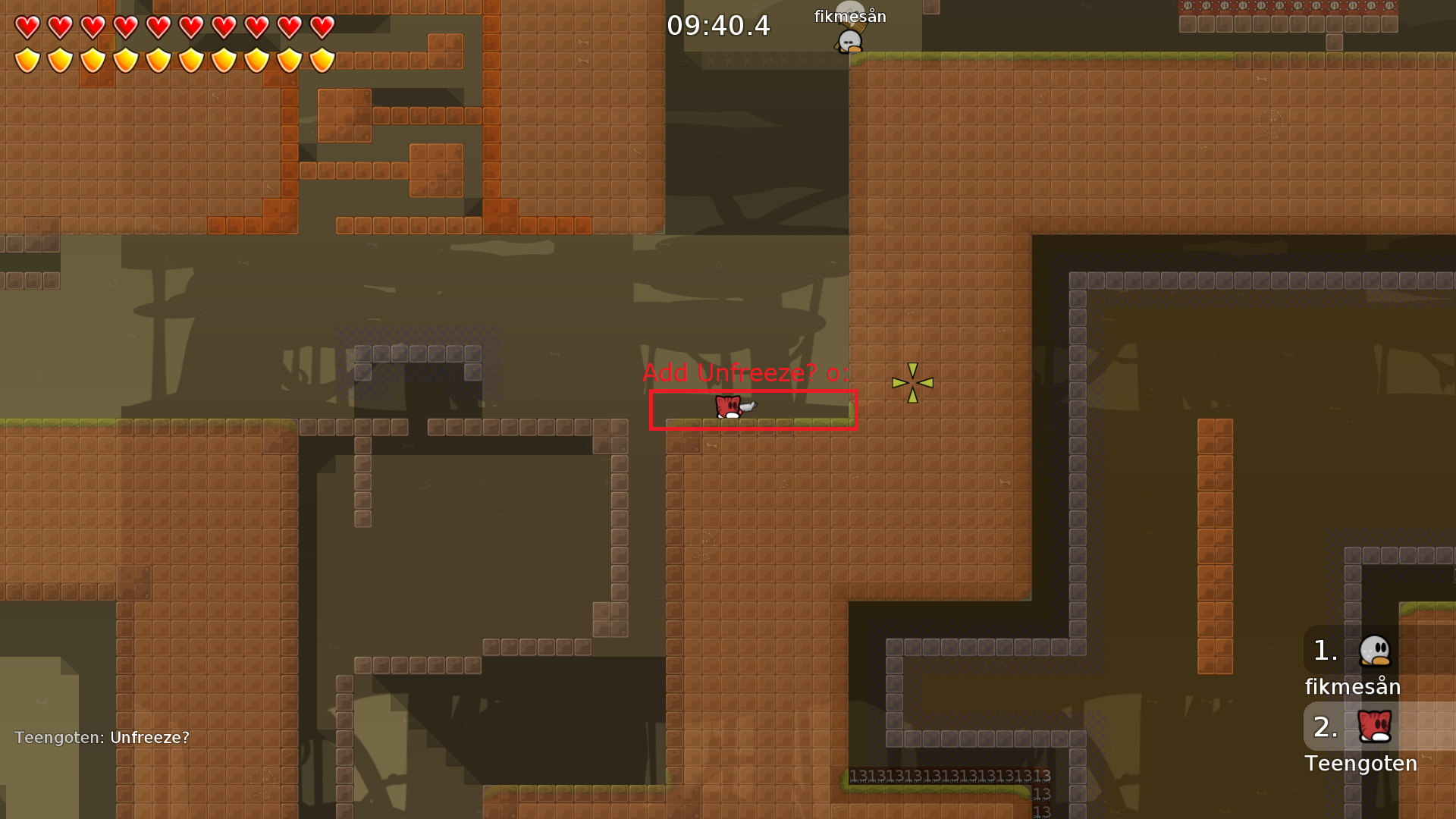1456x819 pixels.
Task: Click the first heart in the health bar
Action: tap(27, 27)
